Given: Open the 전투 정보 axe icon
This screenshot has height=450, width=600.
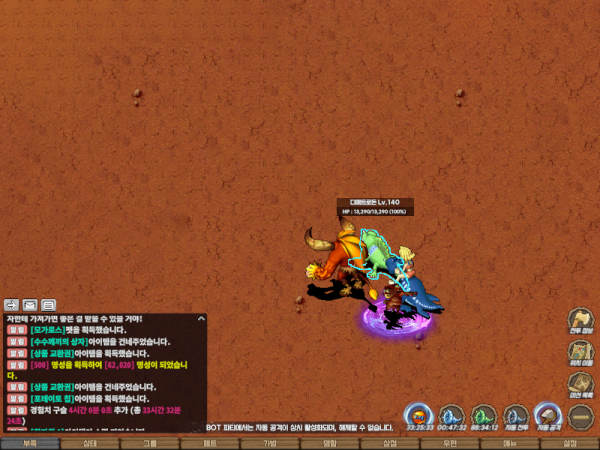Looking at the screenshot, I should [582, 319].
